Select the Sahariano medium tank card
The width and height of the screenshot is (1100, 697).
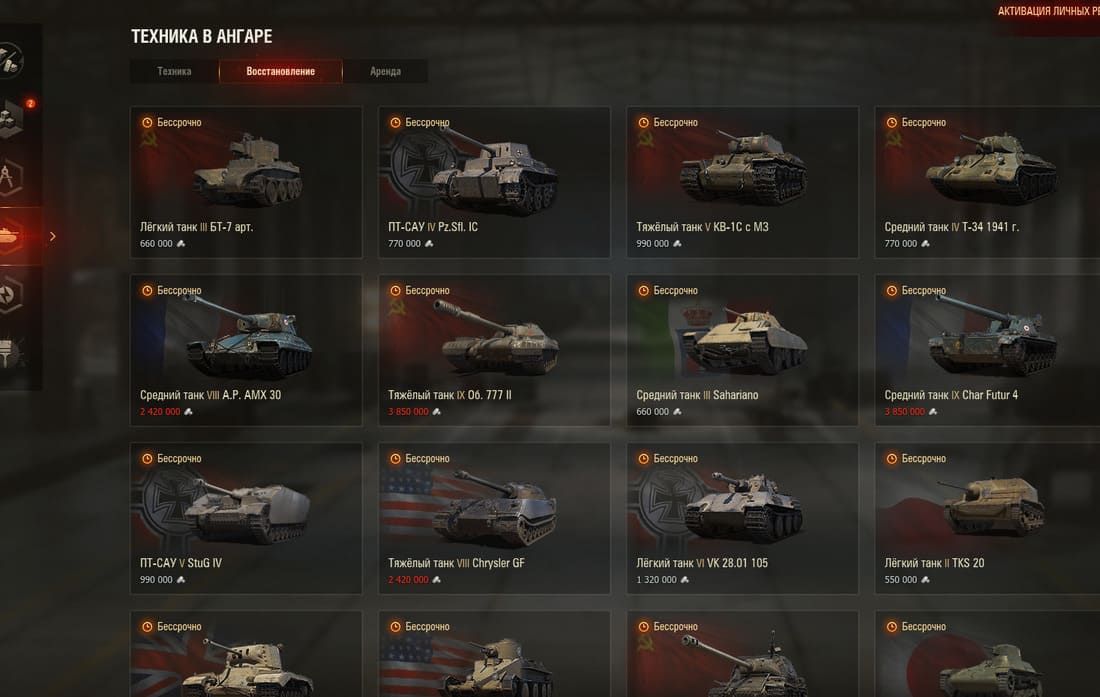click(742, 350)
